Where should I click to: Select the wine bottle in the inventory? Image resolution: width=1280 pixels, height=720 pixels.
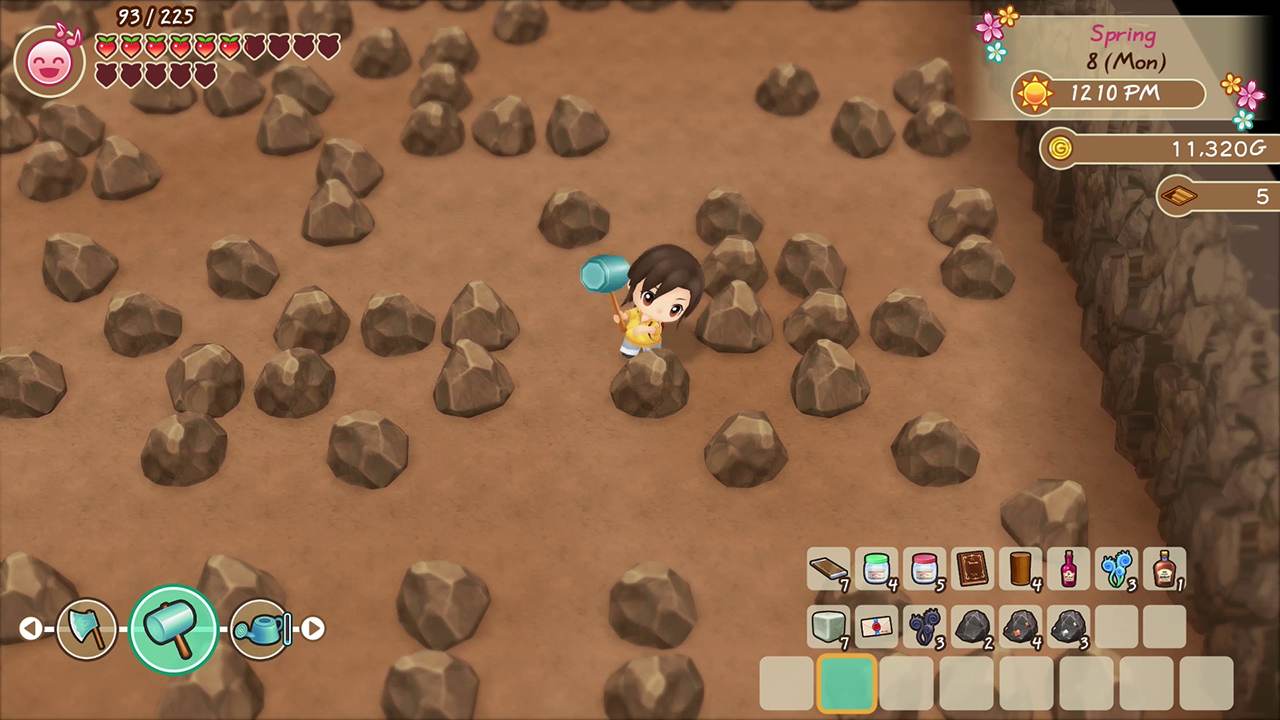1069,570
